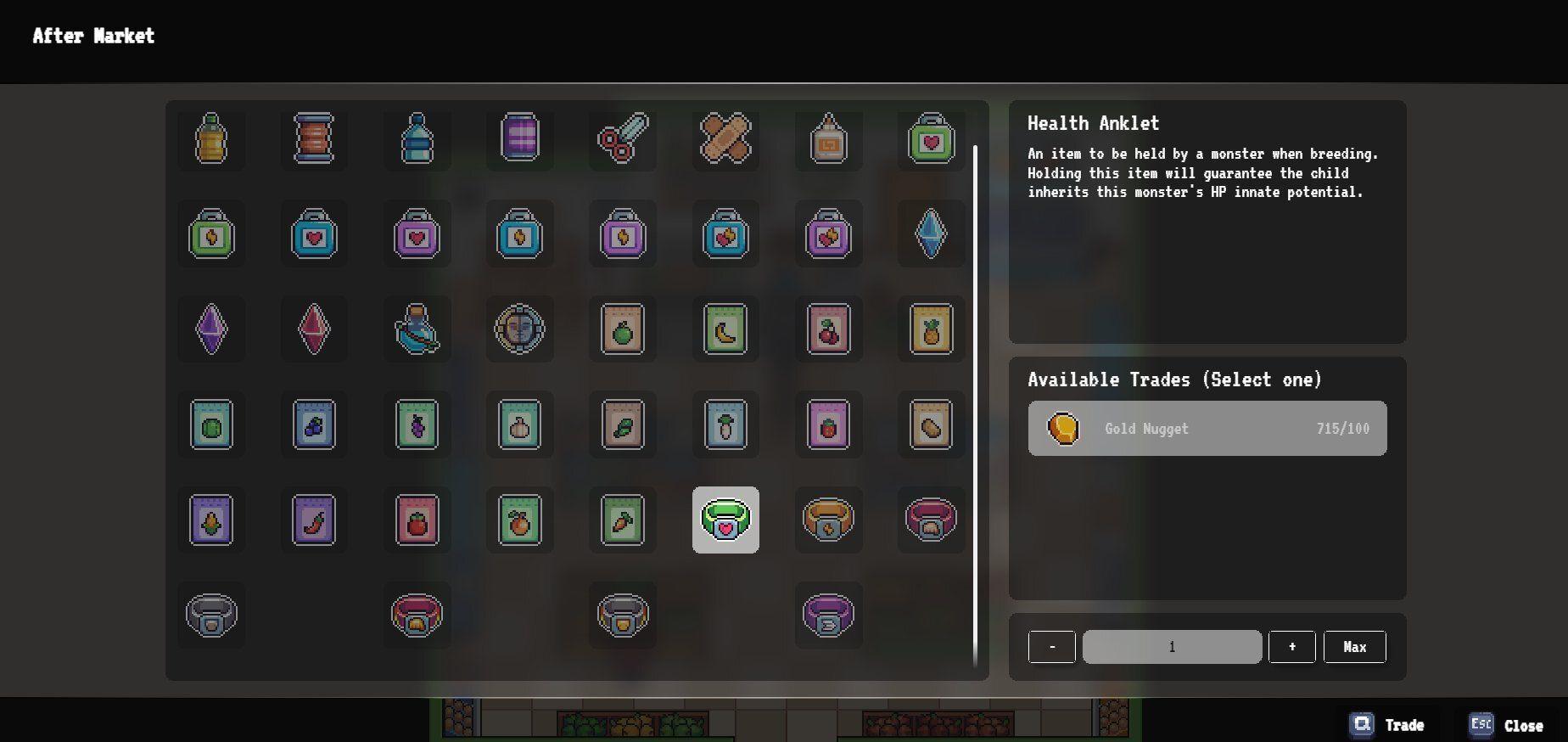
Task: Click the bandage item
Action: click(725, 140)
